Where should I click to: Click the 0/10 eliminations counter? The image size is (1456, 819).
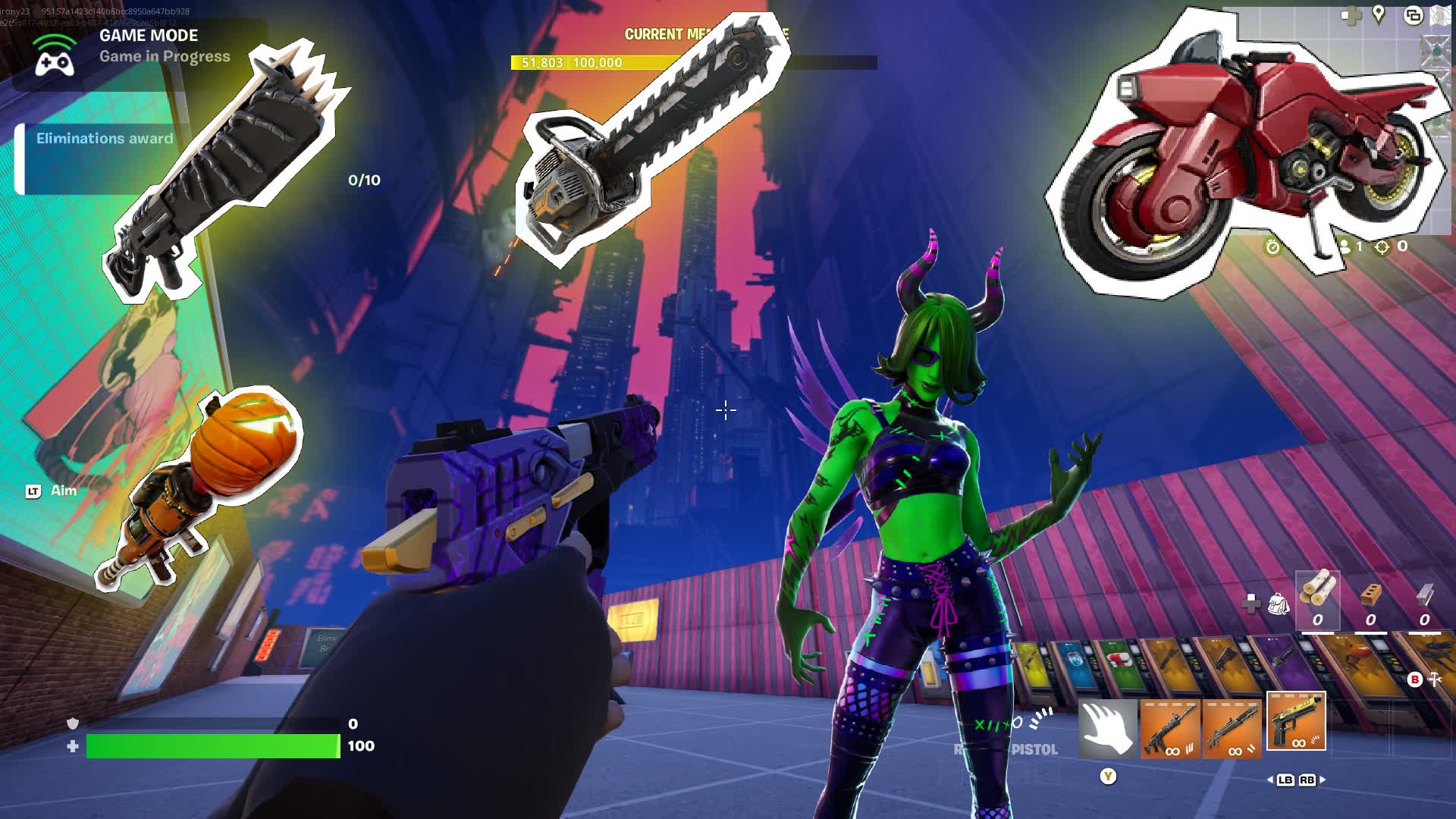pos(362,180)
